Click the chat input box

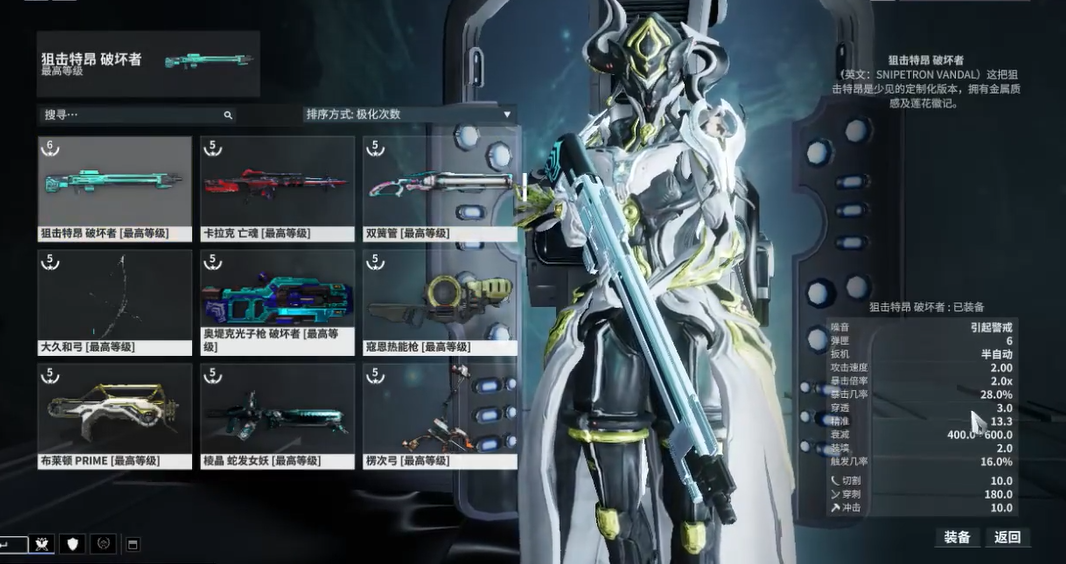(13, 544)
